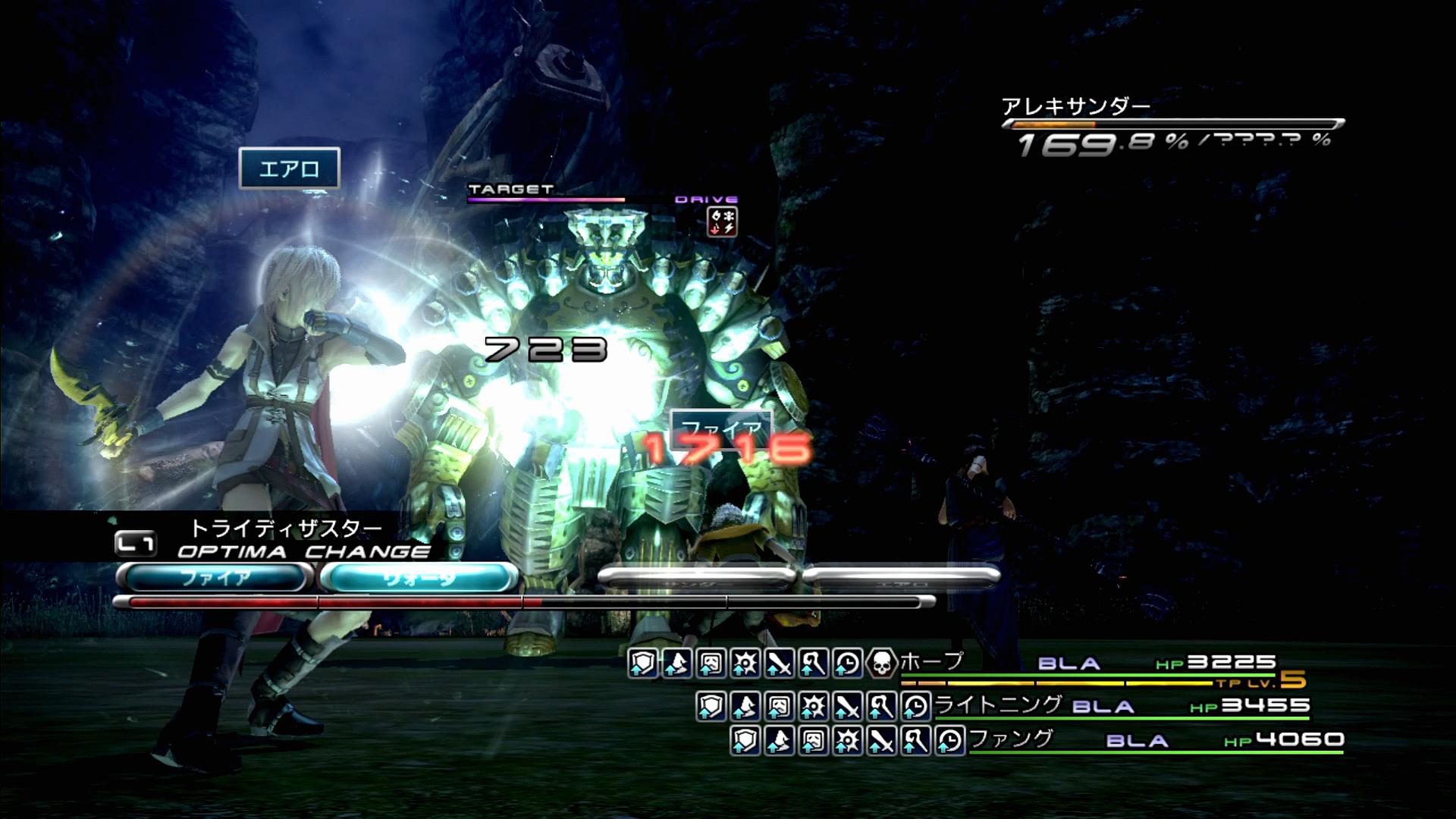Select party member ライトニング in the party list
This screenshot has width=1456, height=819.
coord(998,705)
